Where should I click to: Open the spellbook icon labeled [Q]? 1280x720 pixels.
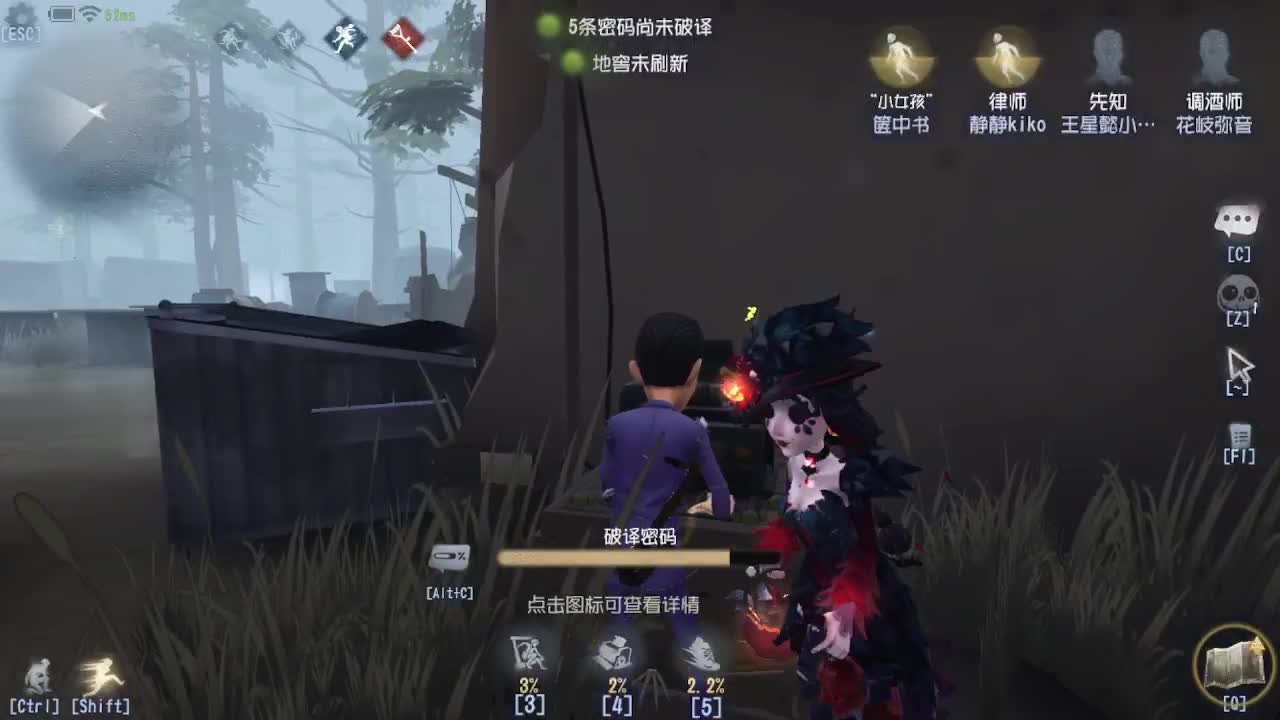coord(1235,665)
